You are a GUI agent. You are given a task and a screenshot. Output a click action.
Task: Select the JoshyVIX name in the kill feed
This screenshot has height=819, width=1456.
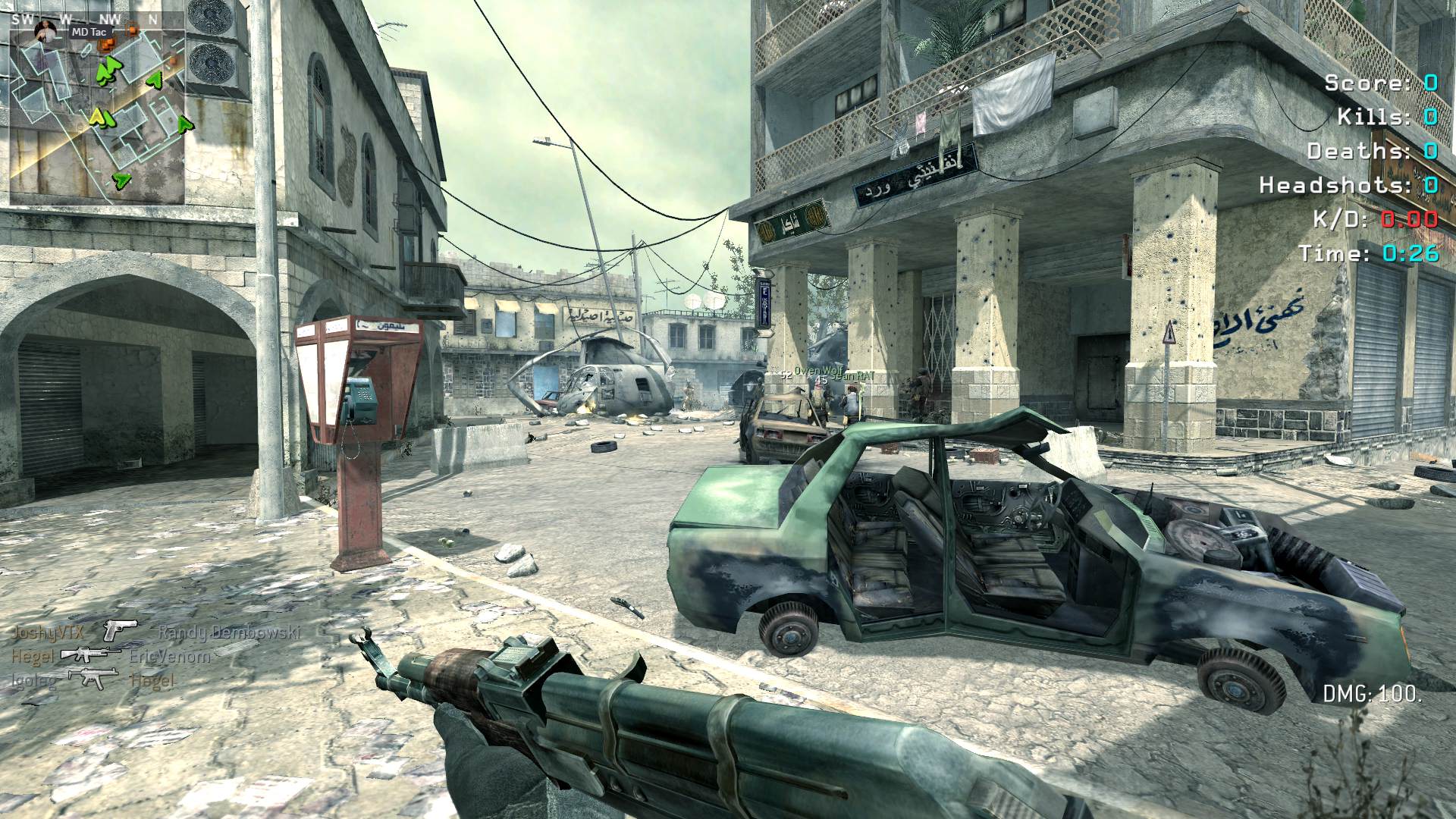click(48, 632)
